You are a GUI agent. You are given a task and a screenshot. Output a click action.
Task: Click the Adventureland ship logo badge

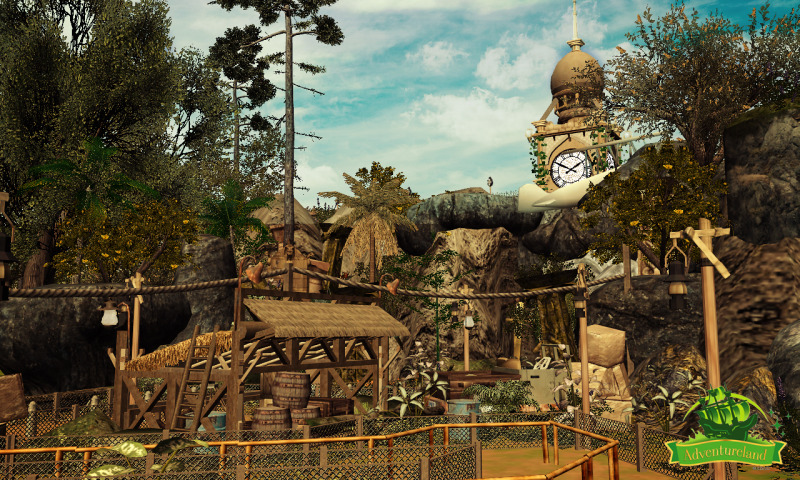725,428
